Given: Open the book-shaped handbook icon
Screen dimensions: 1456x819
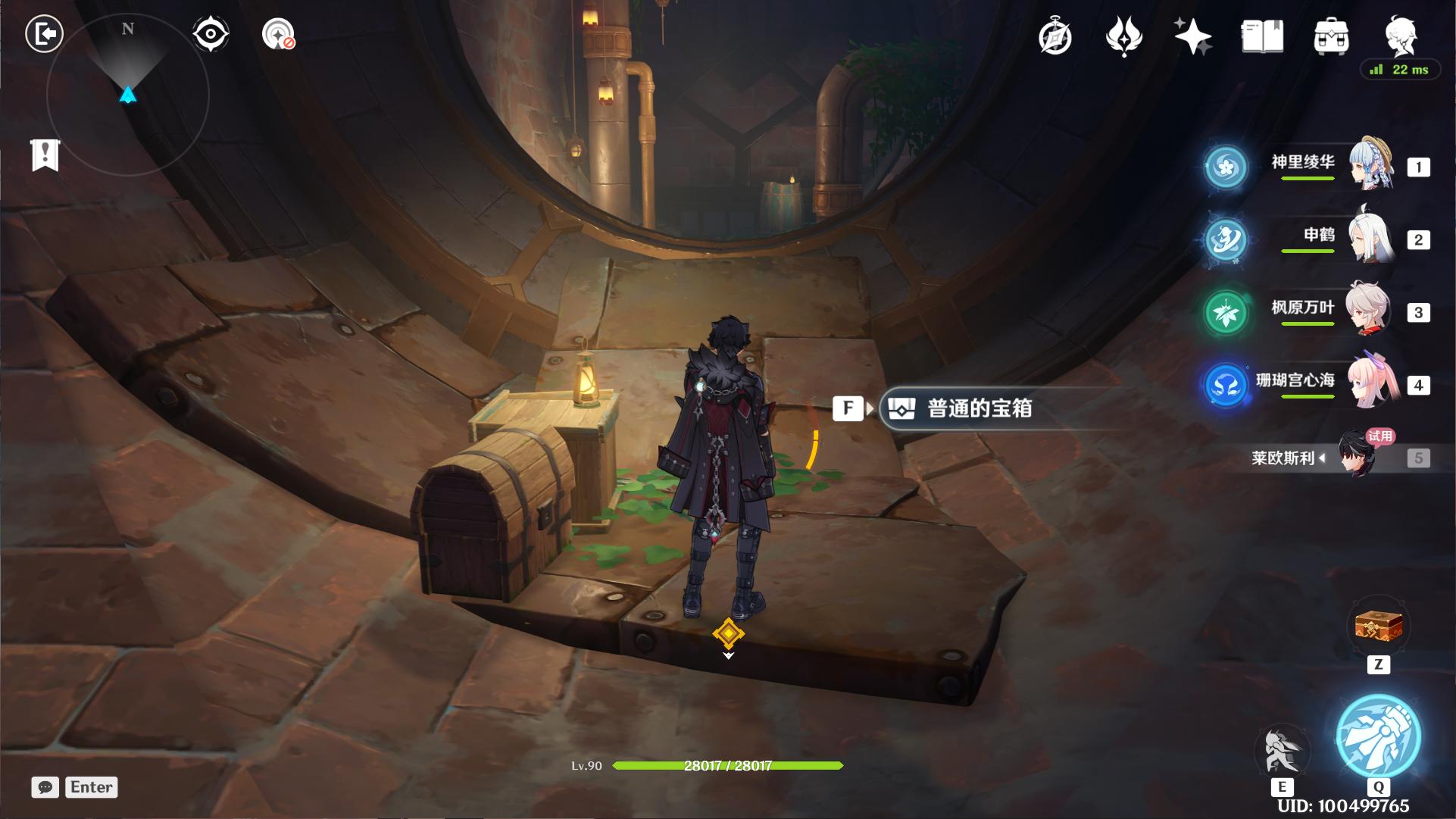Looking at the screenshot, I should pos(1262,36).
